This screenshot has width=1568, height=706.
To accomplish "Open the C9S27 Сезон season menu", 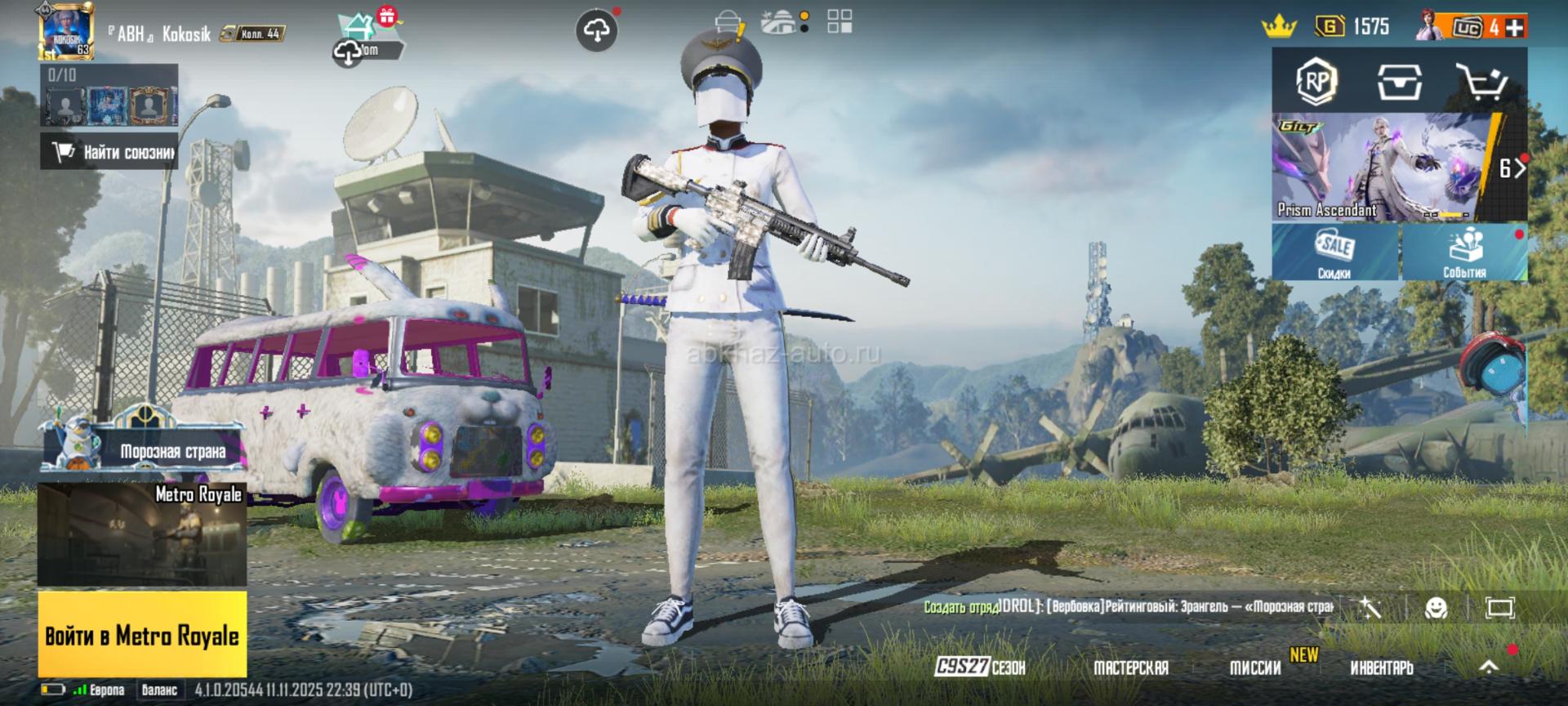I will click(980, 668).
